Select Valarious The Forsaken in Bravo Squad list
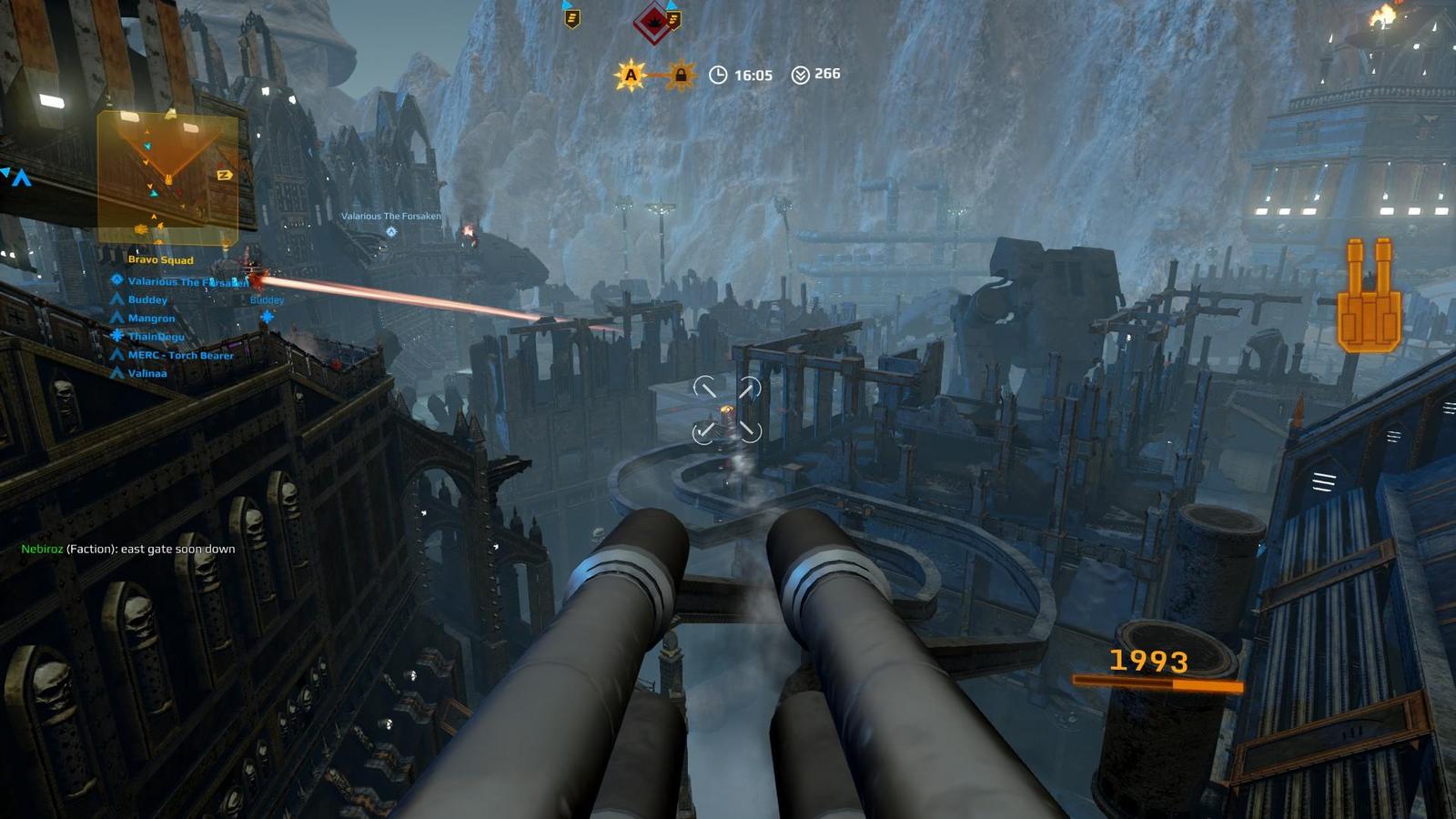 click(187, 282)
